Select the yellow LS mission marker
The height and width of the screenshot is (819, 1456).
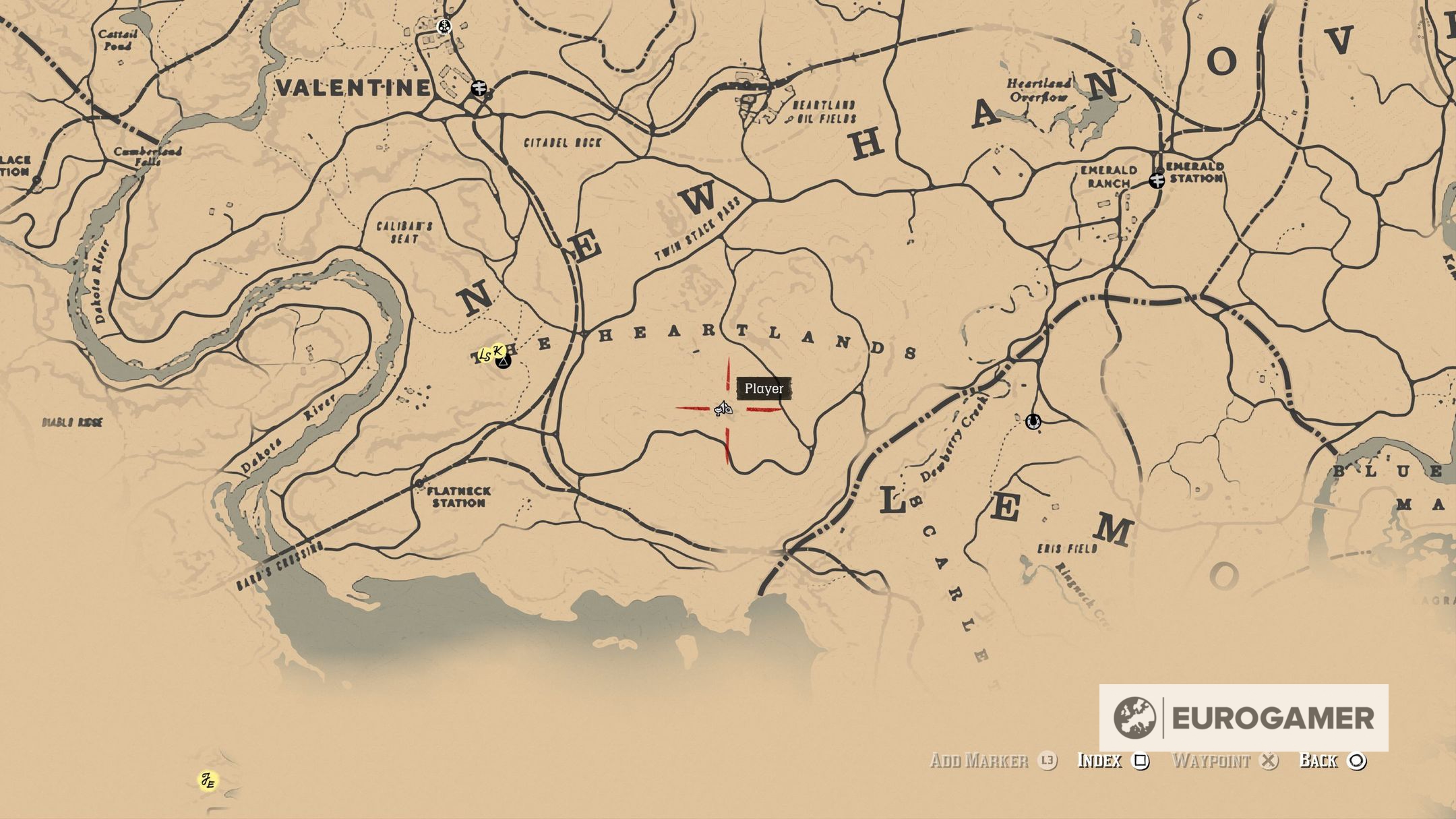click(x=484, y=355)
